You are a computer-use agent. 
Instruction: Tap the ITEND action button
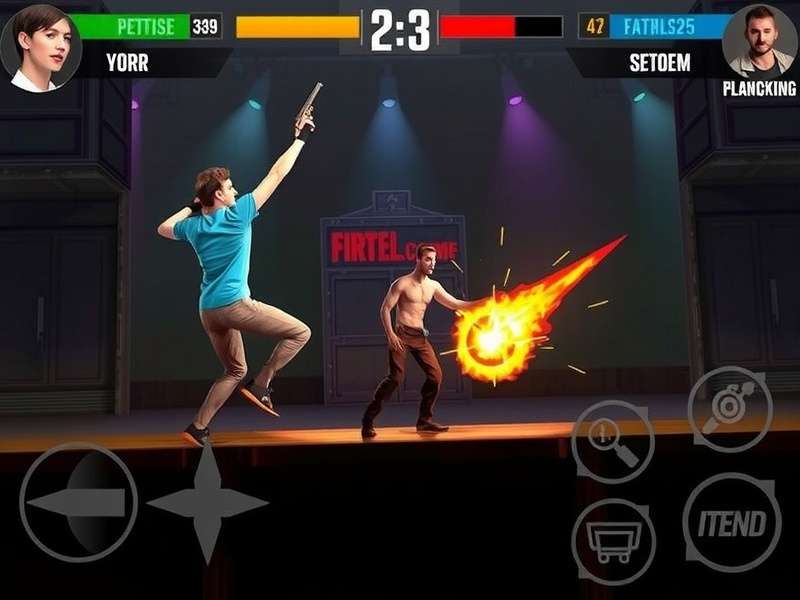[x=732, y=522]
